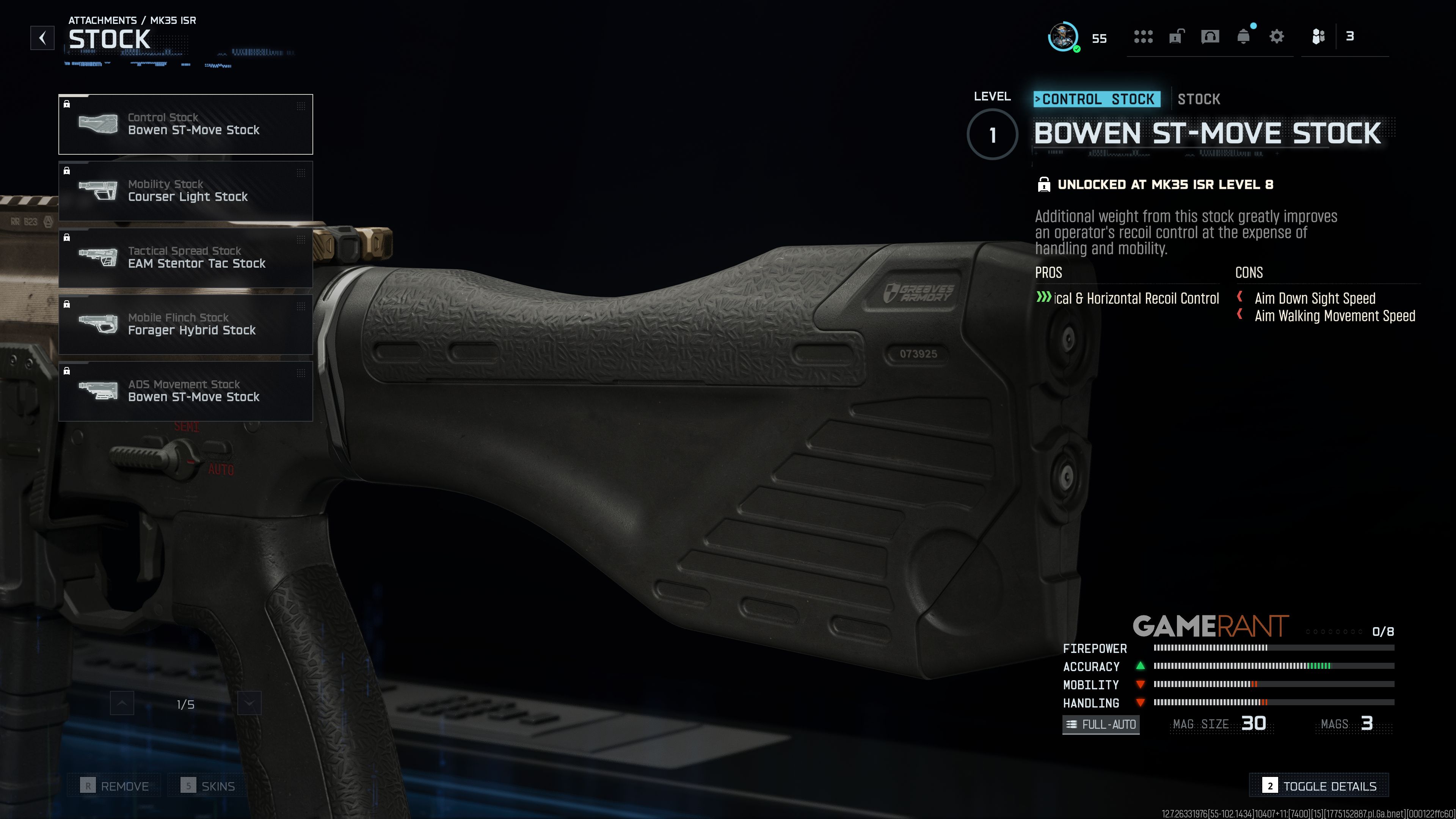Open the squad party icon
This screenshot has width=1456, height=819.
tap(1318, 37)
